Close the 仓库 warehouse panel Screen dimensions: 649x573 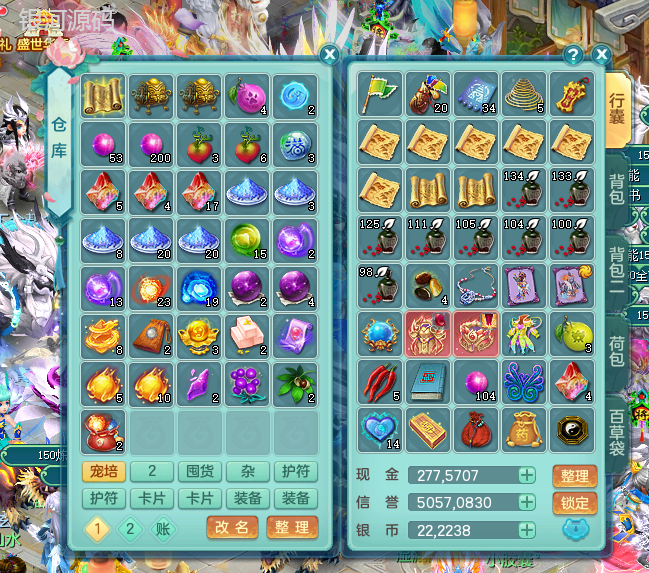(328, 55)
